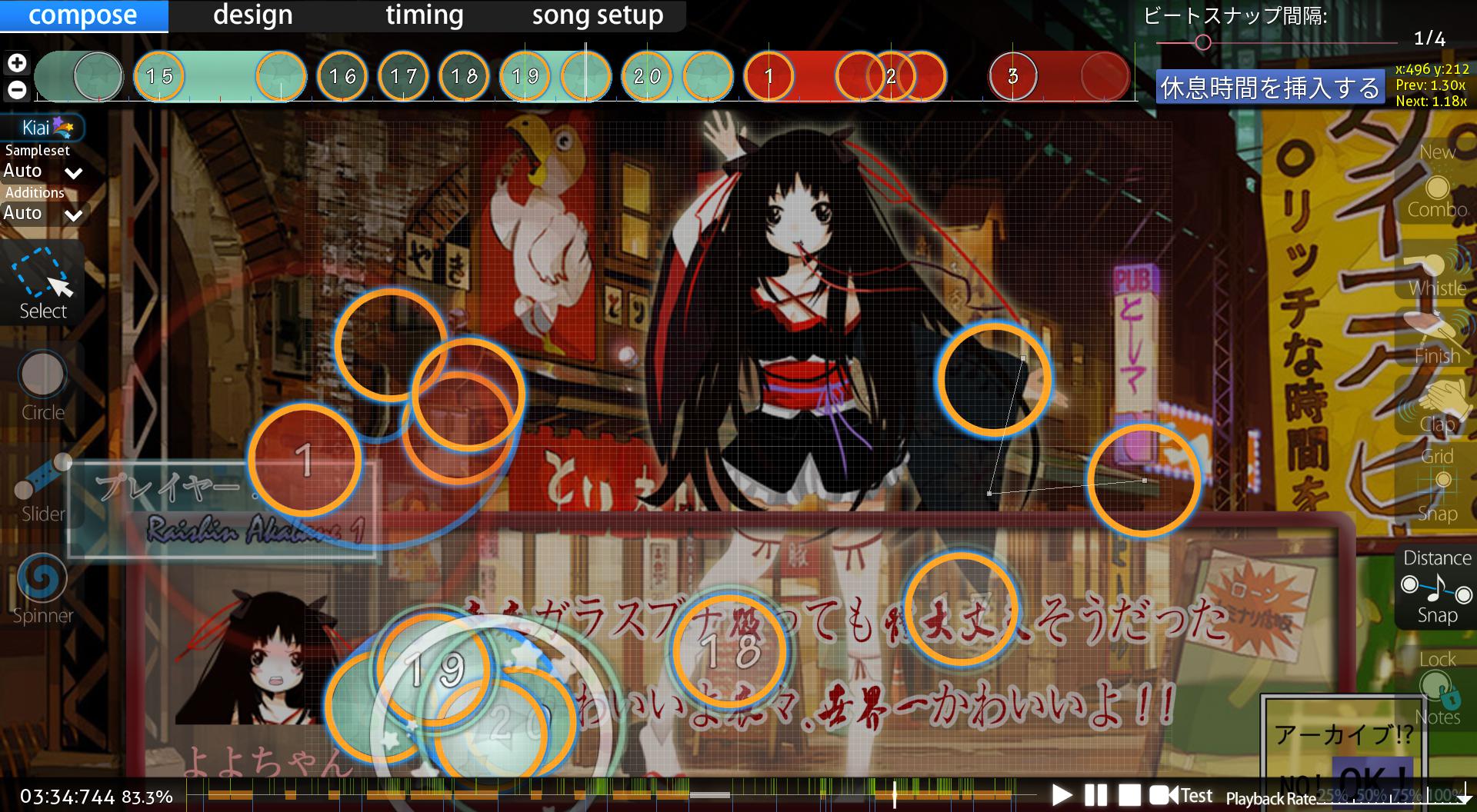Start playback with the play button

click(1062, 795)
